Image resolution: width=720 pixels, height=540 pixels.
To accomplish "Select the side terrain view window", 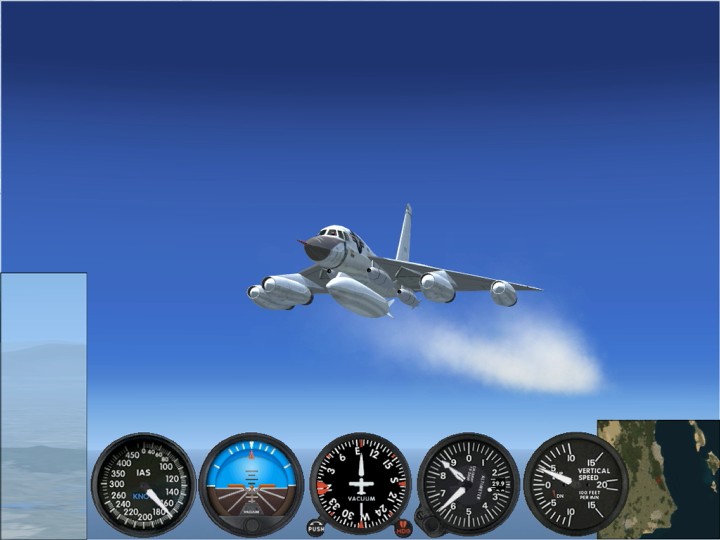I will coord(43,405).
